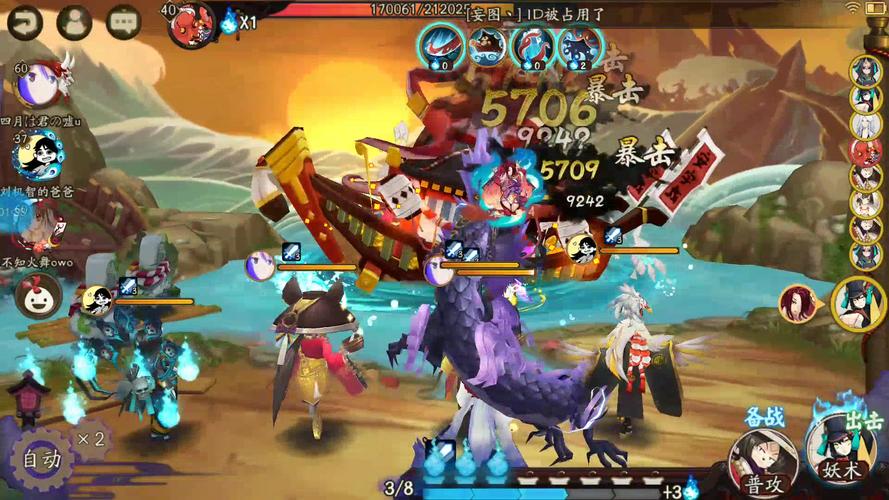Viewport: 889px width, 500px height.
Task: Change the ×2 battle speed
Action: coord(93,439)
